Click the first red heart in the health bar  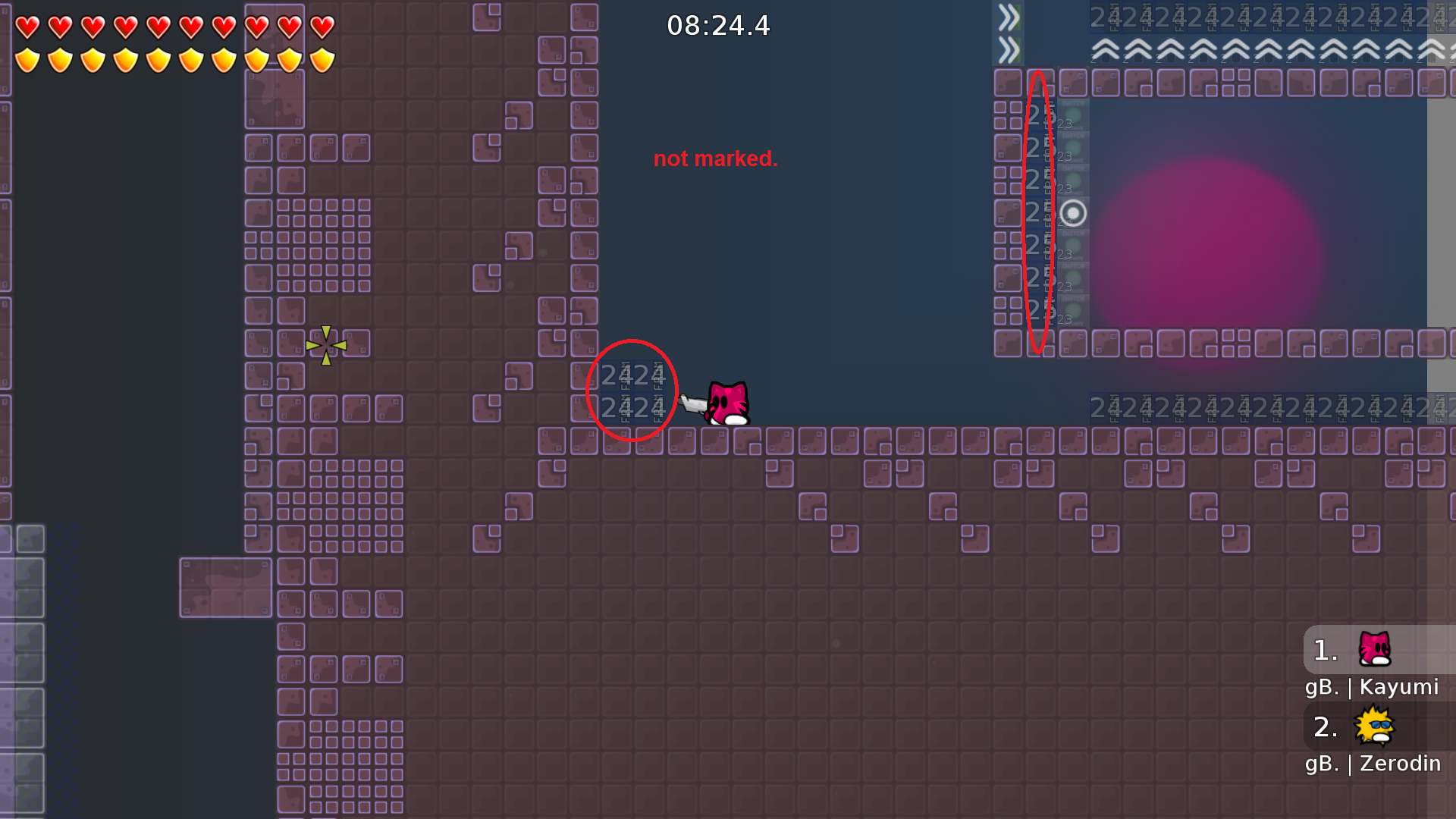pyautogui.click(x=26, y=26)
